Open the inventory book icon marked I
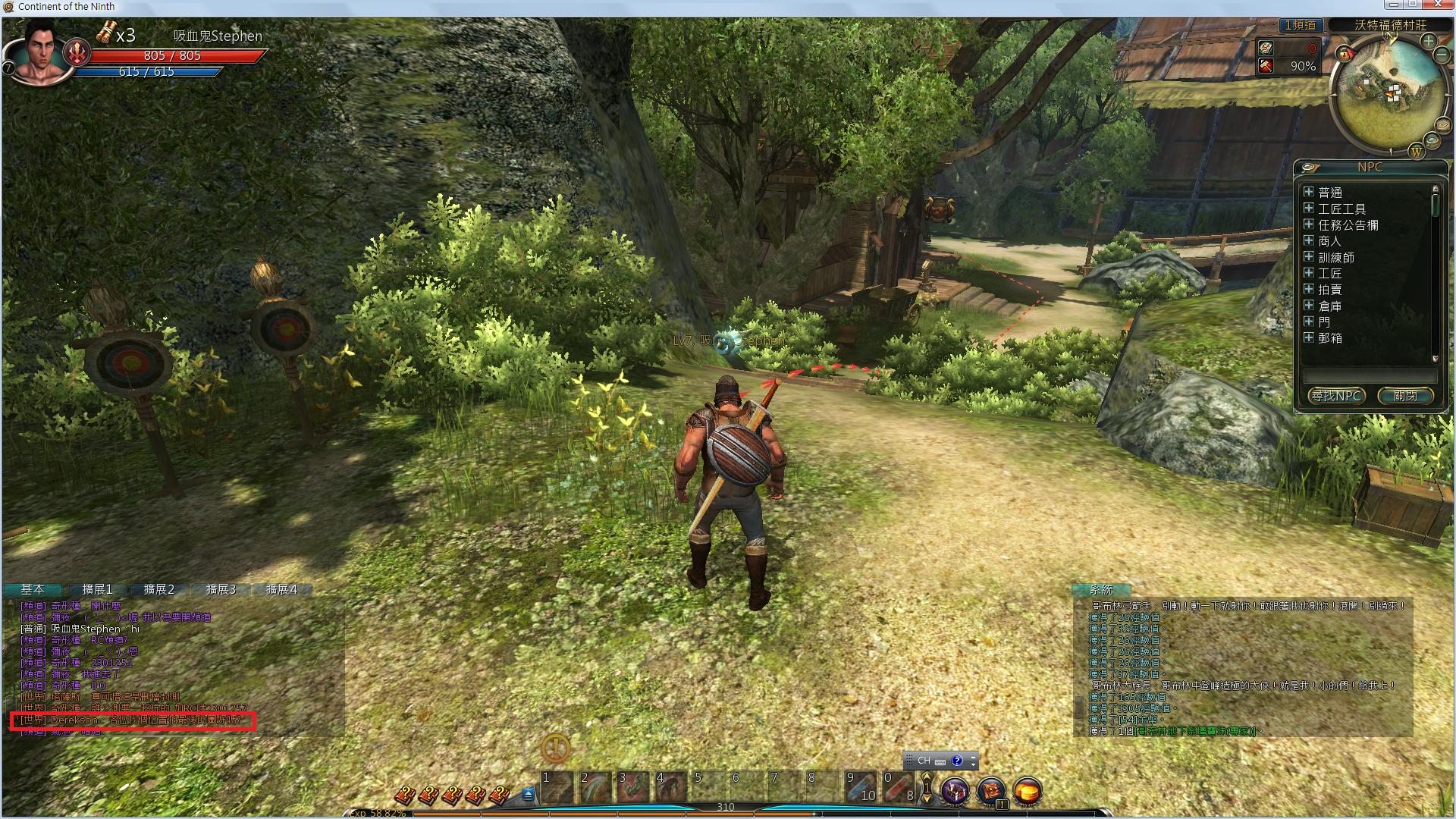 [990, 791]
